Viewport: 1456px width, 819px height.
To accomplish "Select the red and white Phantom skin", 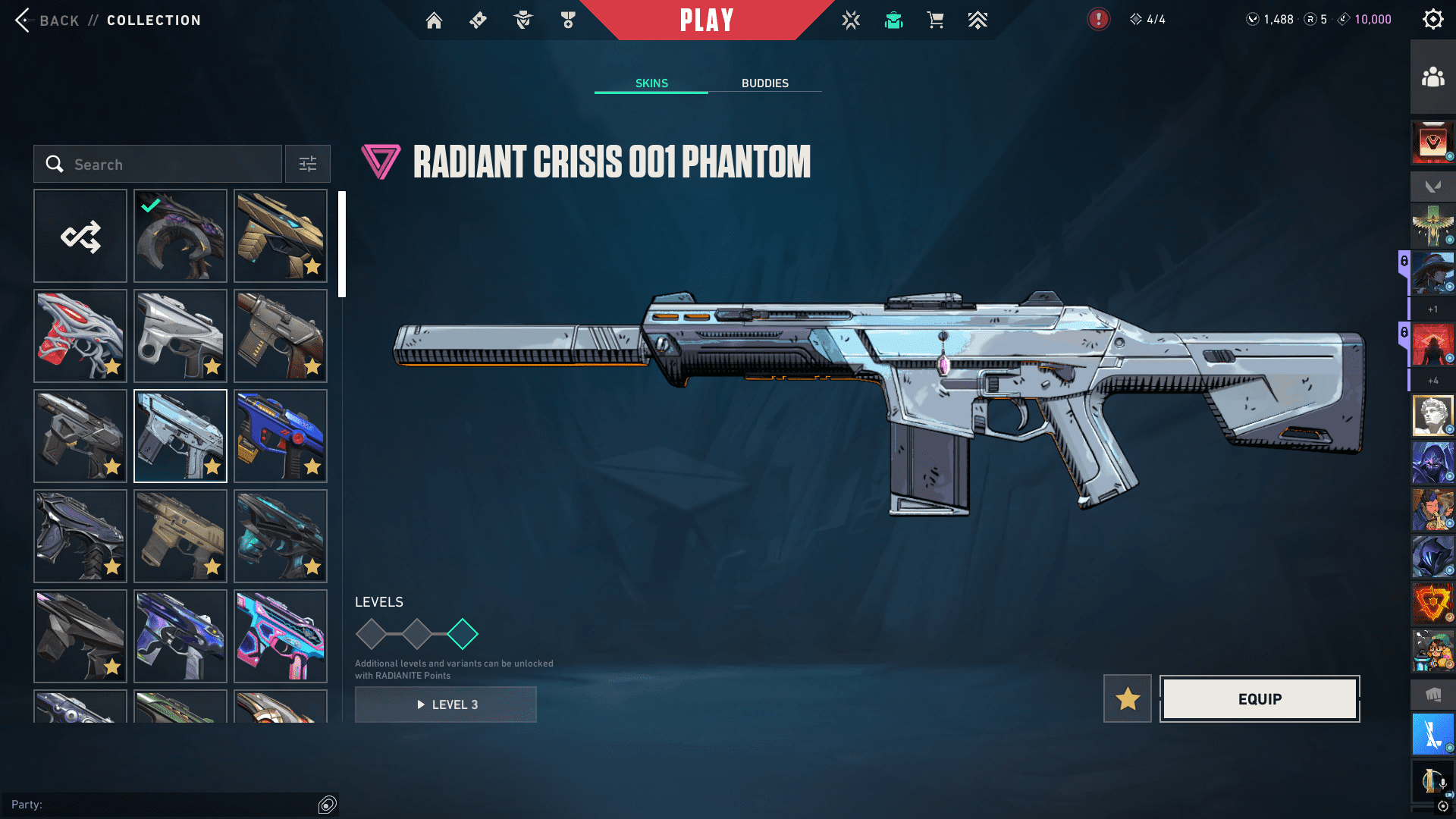I will pyautogui.click(x=80, y=336).
